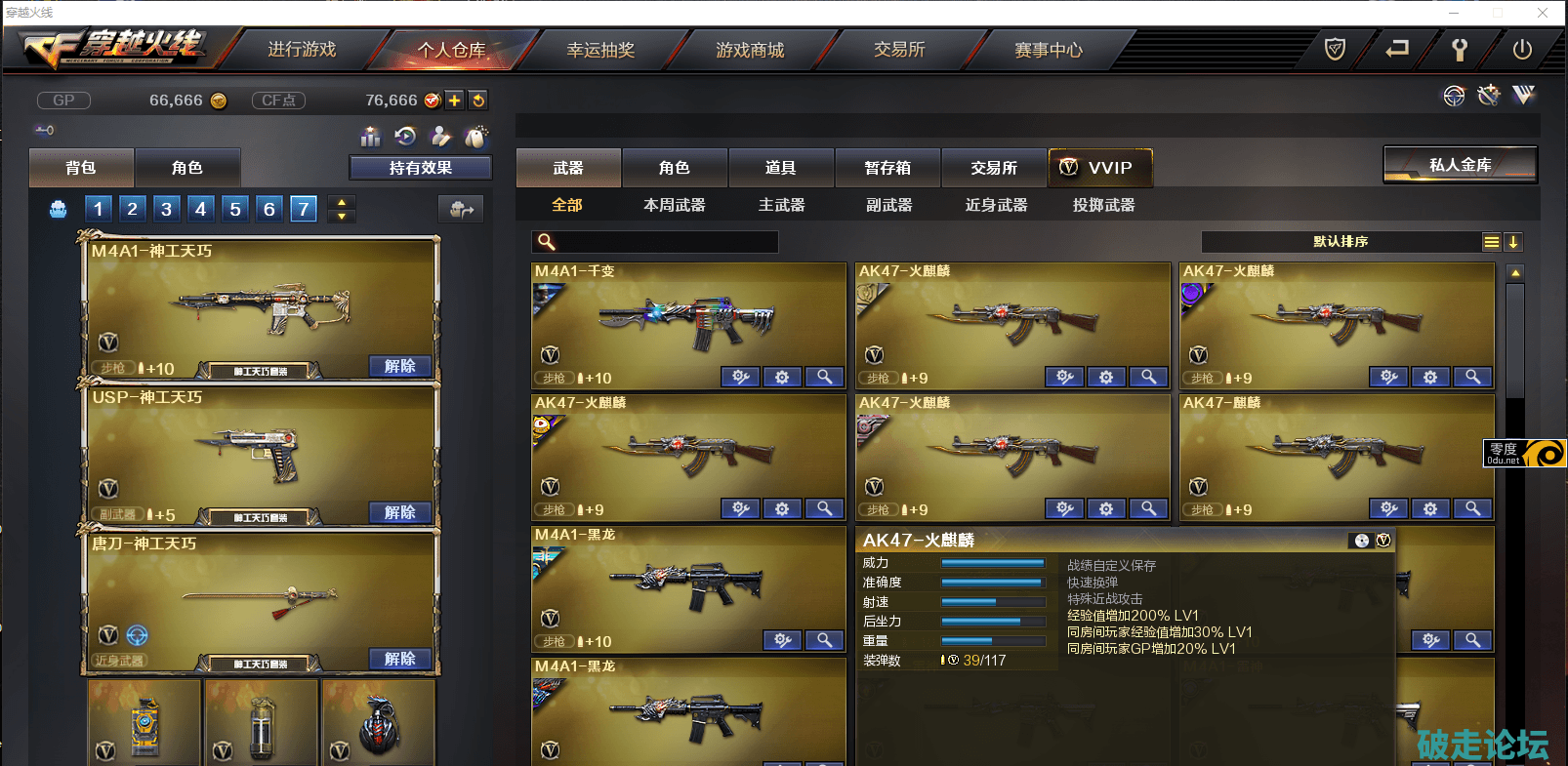1568x766 pixels.
Task: Open the 赛事中心 tournament center
Action: tap(1049, 50)
